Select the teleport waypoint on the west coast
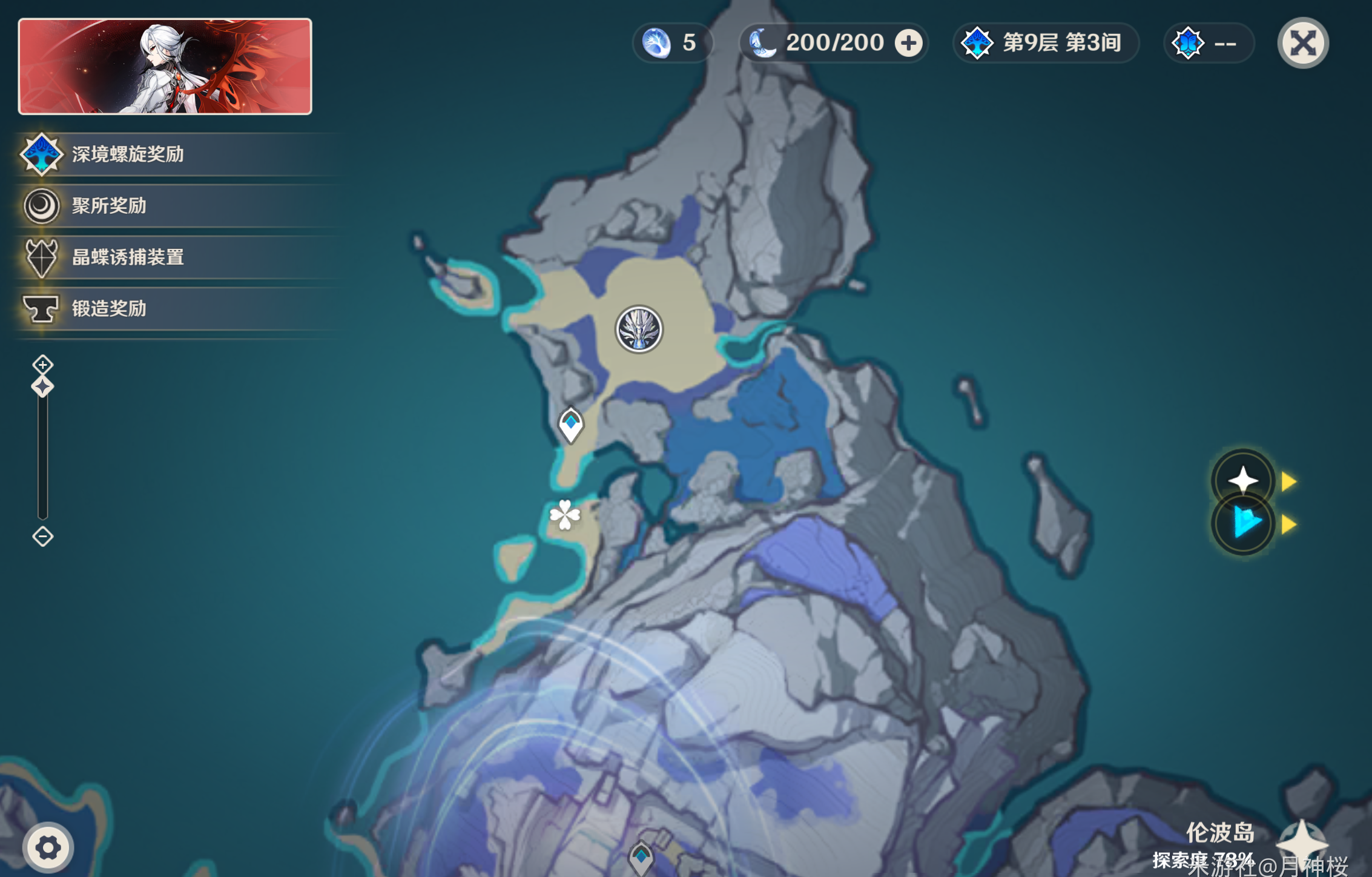The width and height of the screenshot is (1372, 877). (x=570, y=425)
